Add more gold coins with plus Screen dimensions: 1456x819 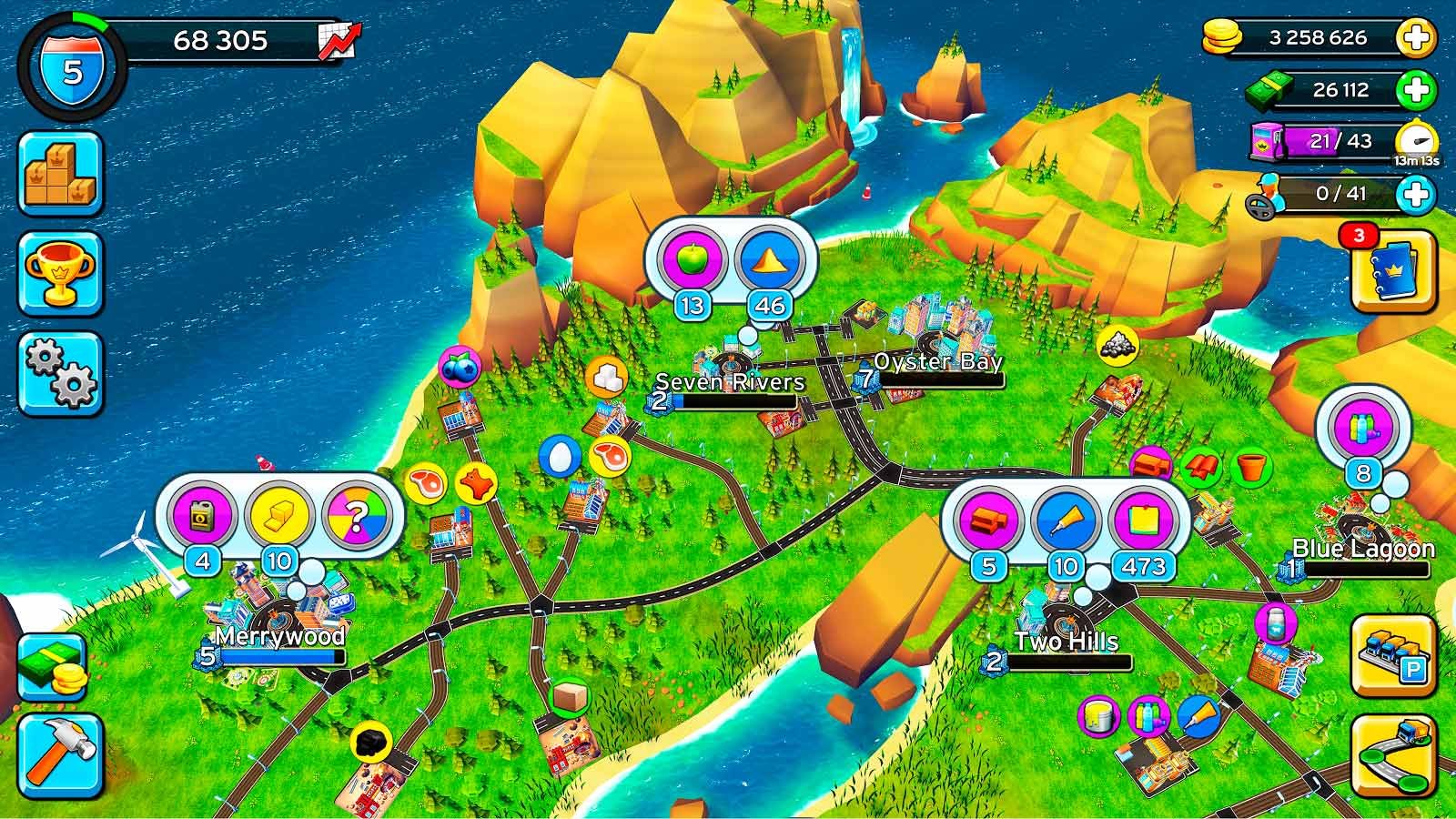pyautogui.click(x=1416, y=38)
